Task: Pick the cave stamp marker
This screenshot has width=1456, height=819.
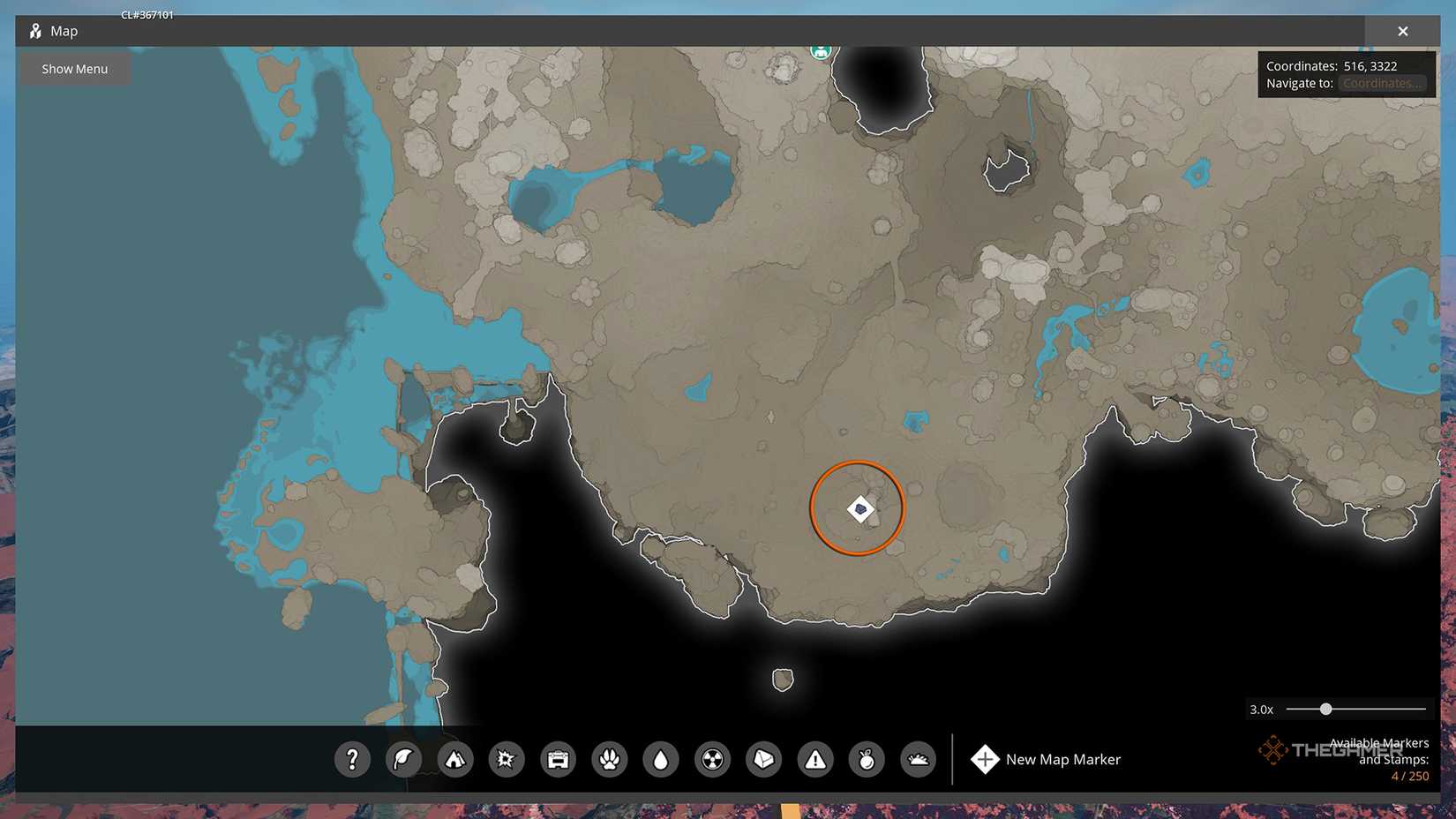Action: point(918,759)
